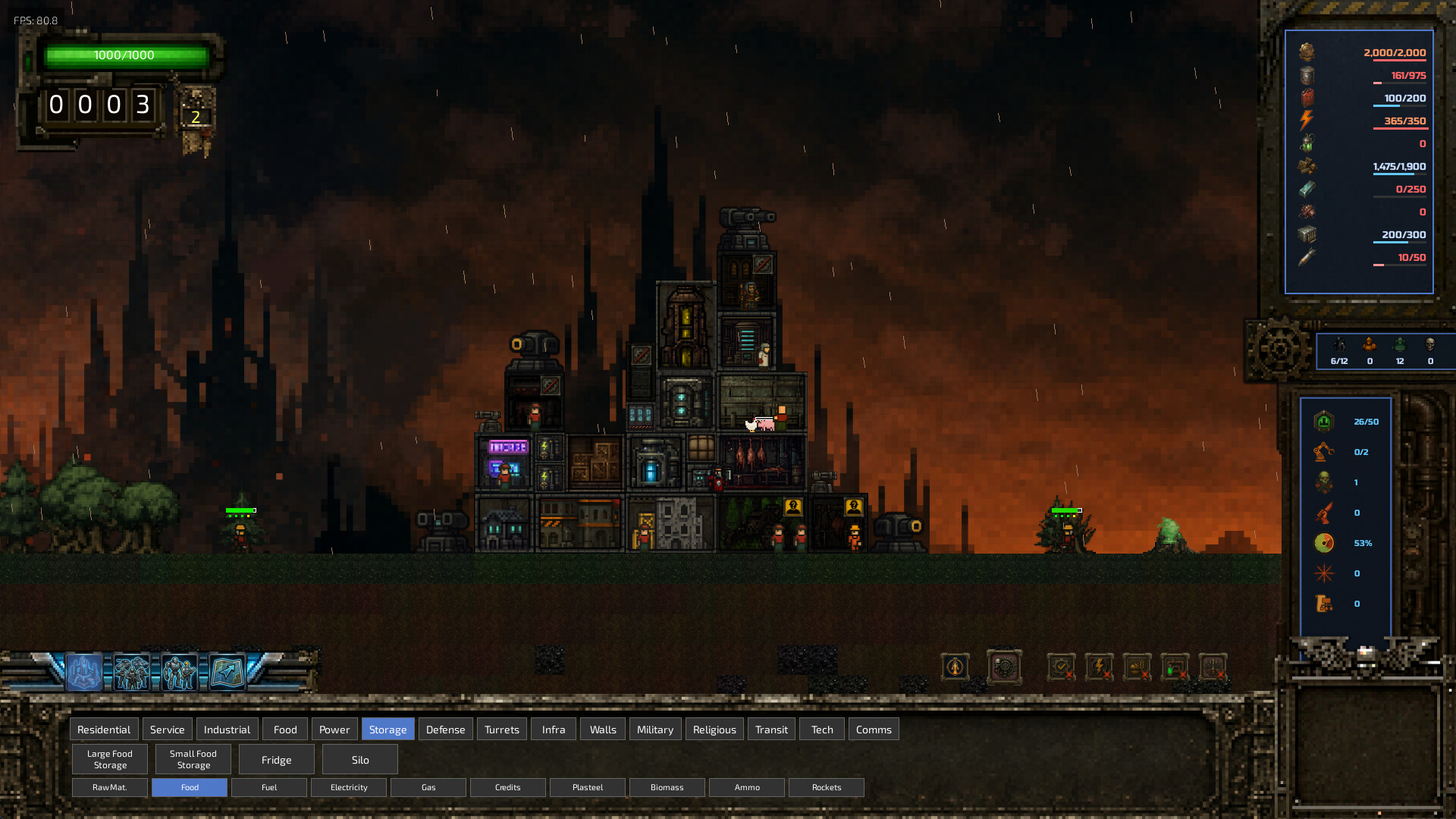Toggle the food shortage alert with red X
The image size is (1456, 819).
pyautogui.click(x=1137, y=668)
